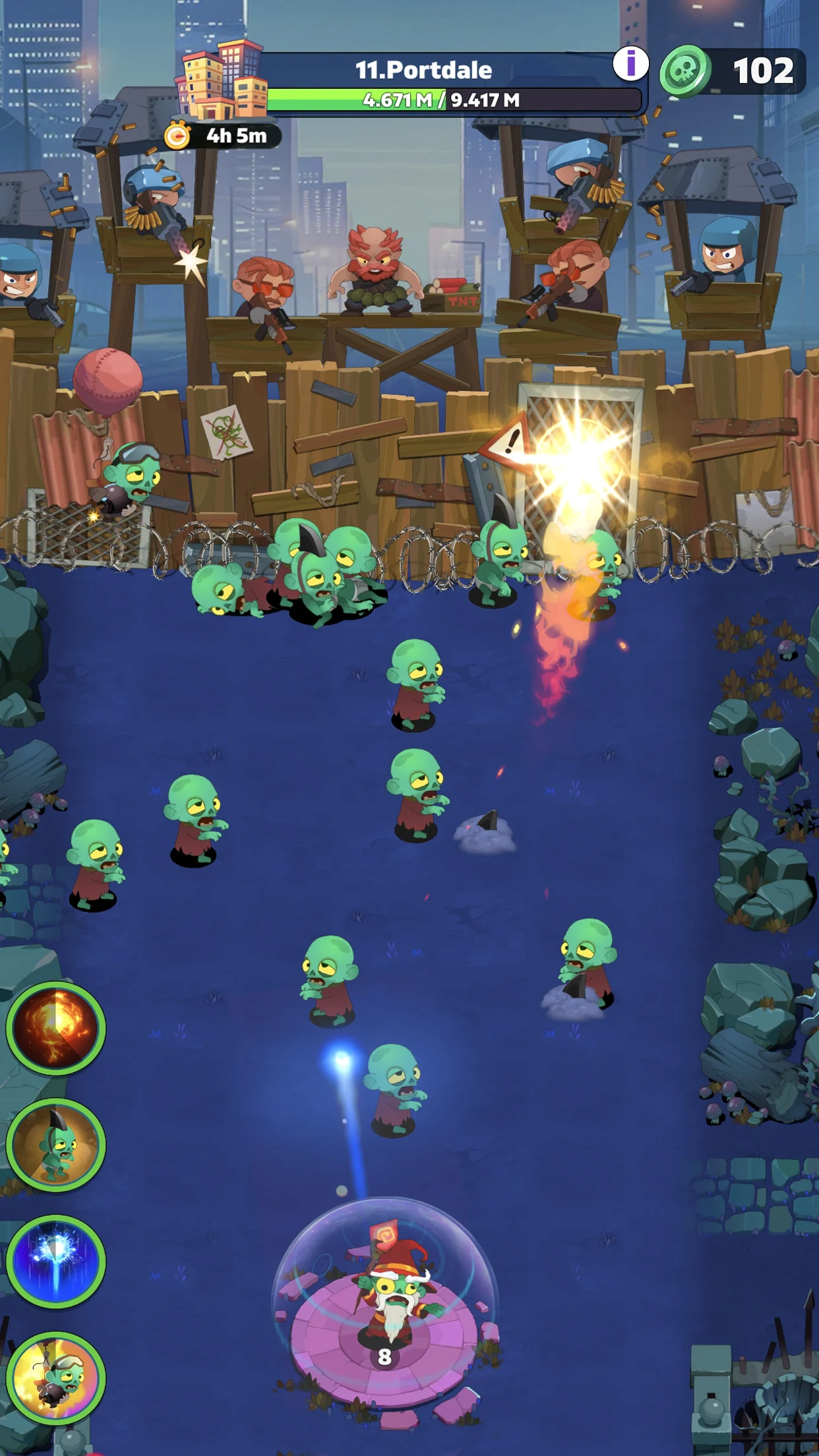Cast the blue lightning strike ability
This screenshot has height=1456, width=819.
(x=56, y=1261)
